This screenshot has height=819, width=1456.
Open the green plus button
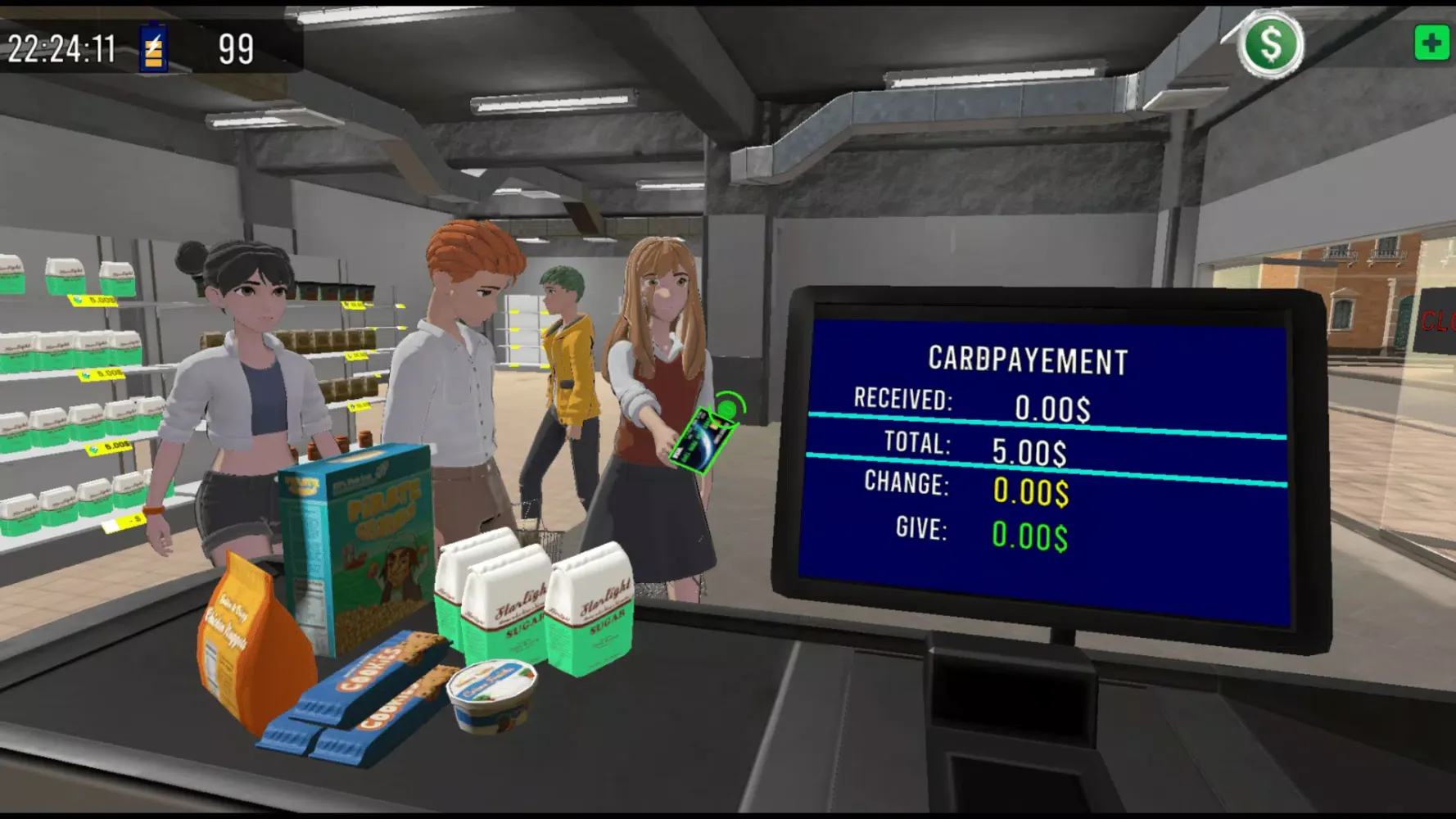point(1431,43)
